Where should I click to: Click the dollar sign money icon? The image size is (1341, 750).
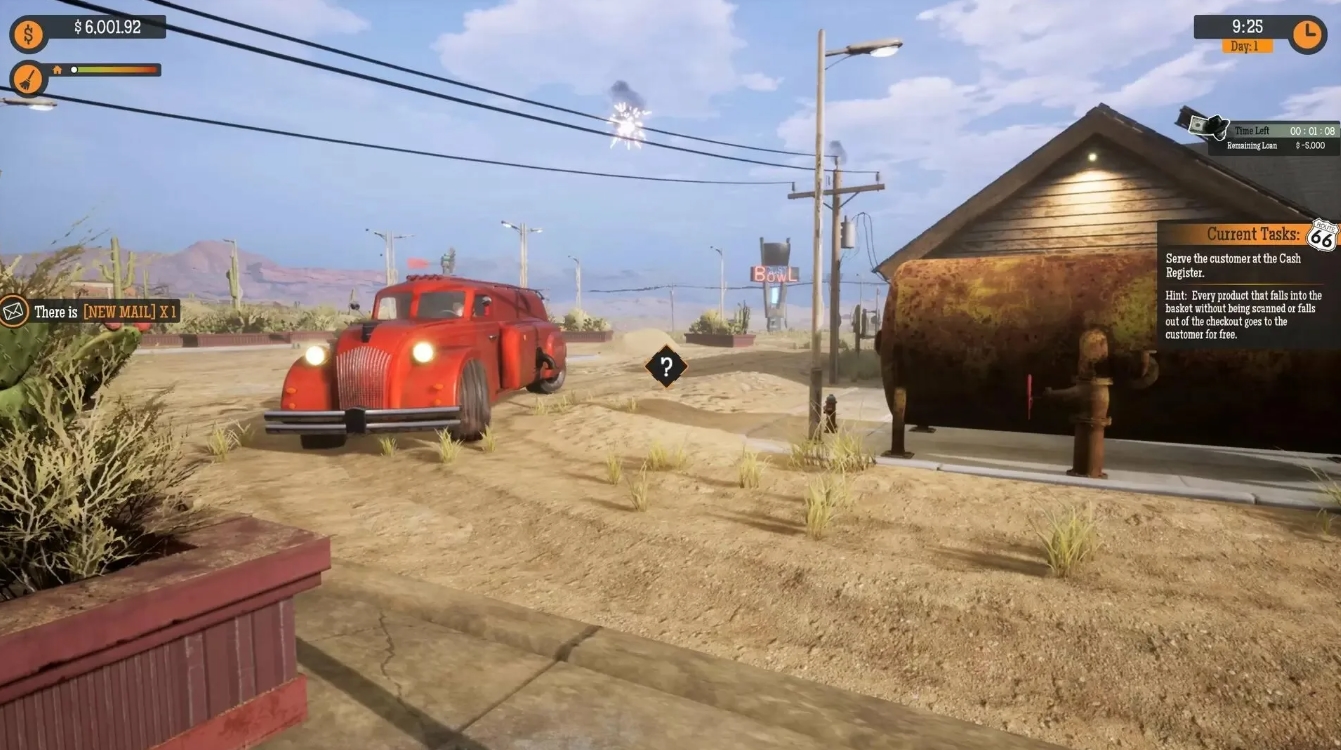click(27, 33)
